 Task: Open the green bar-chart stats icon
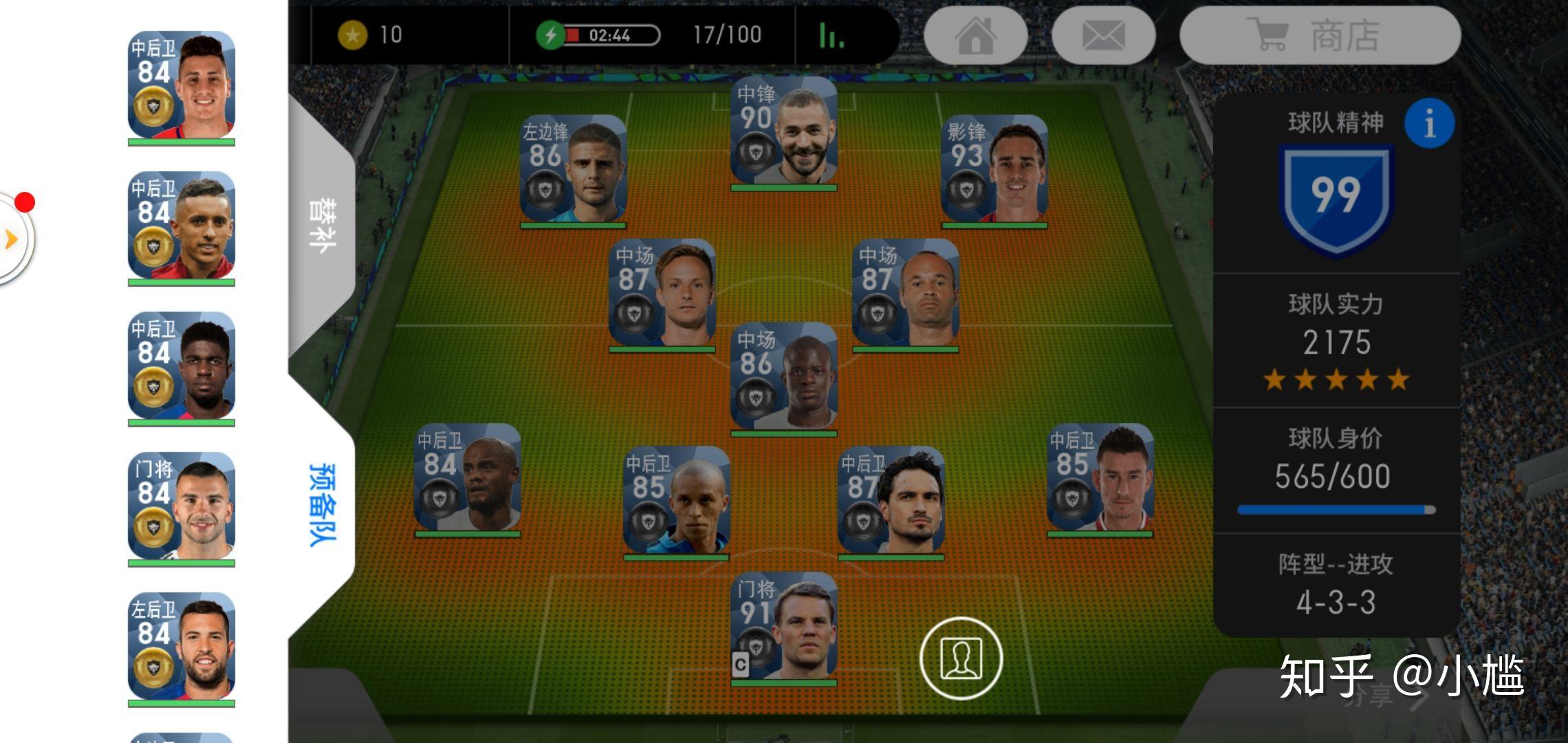831,36
